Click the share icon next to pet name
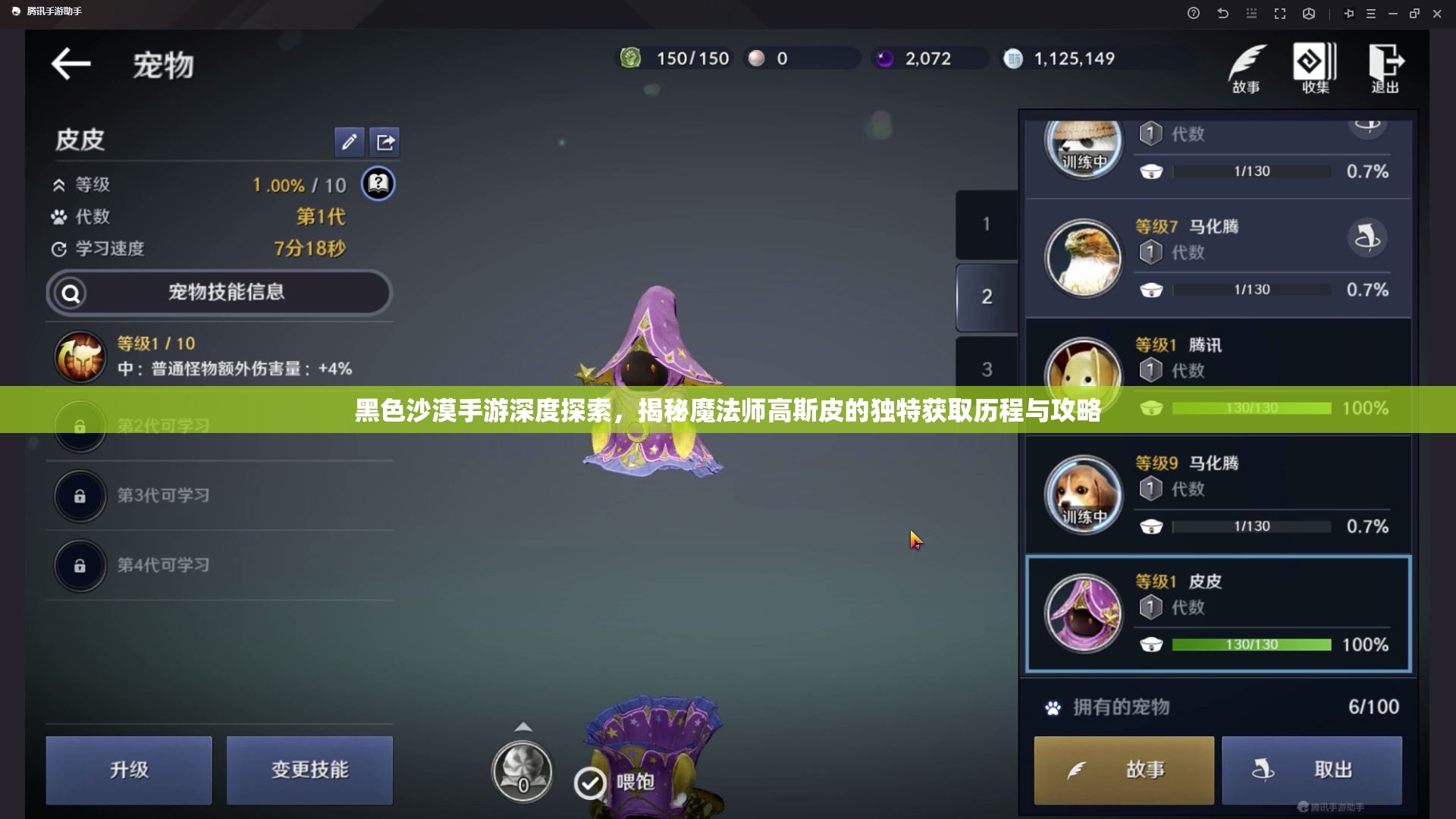Screen dimensions: 1456x819 pyautogui.click(x=385, y=142)
